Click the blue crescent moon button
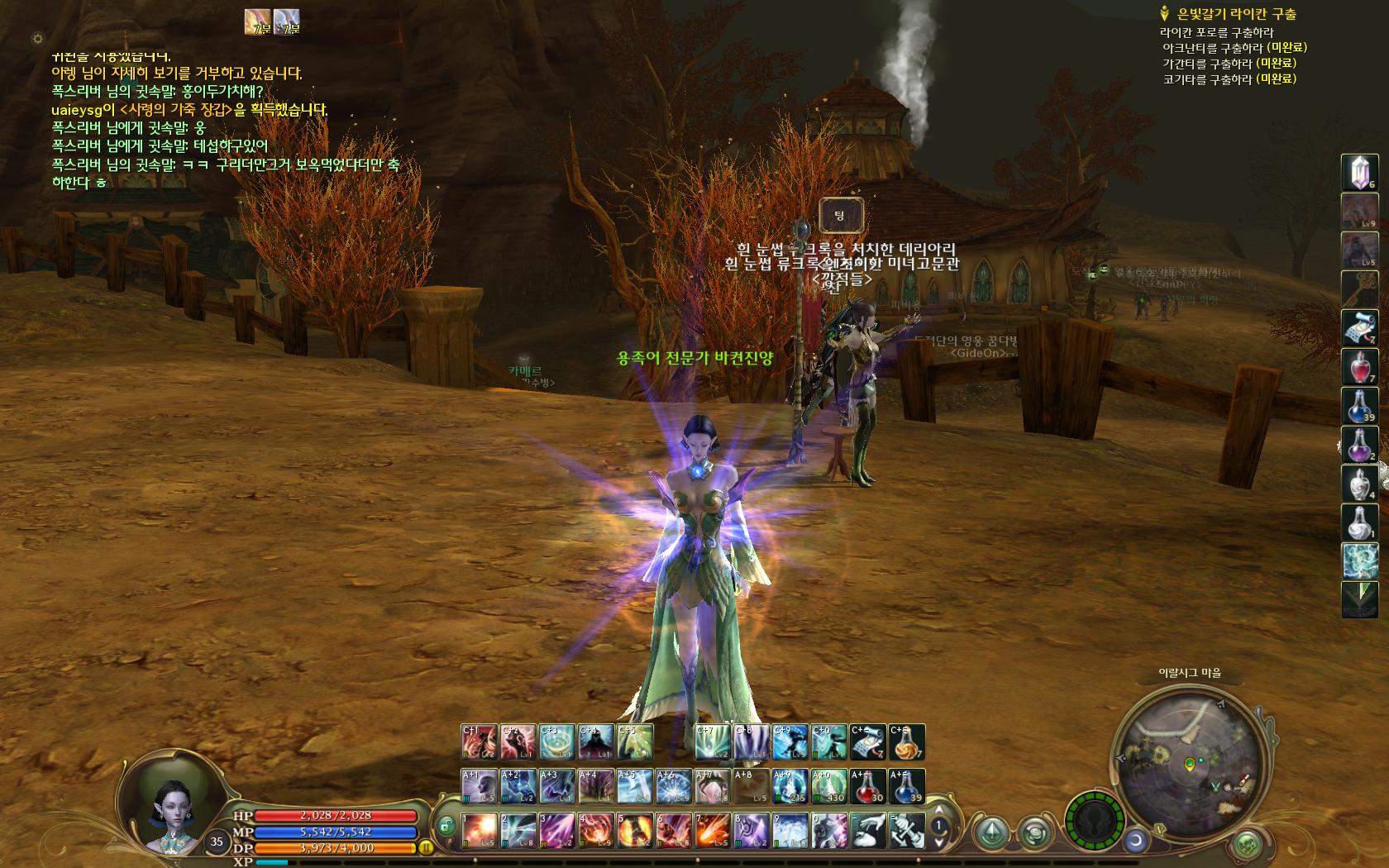This screenshot has height=868, width=1389. (1136, 841)
